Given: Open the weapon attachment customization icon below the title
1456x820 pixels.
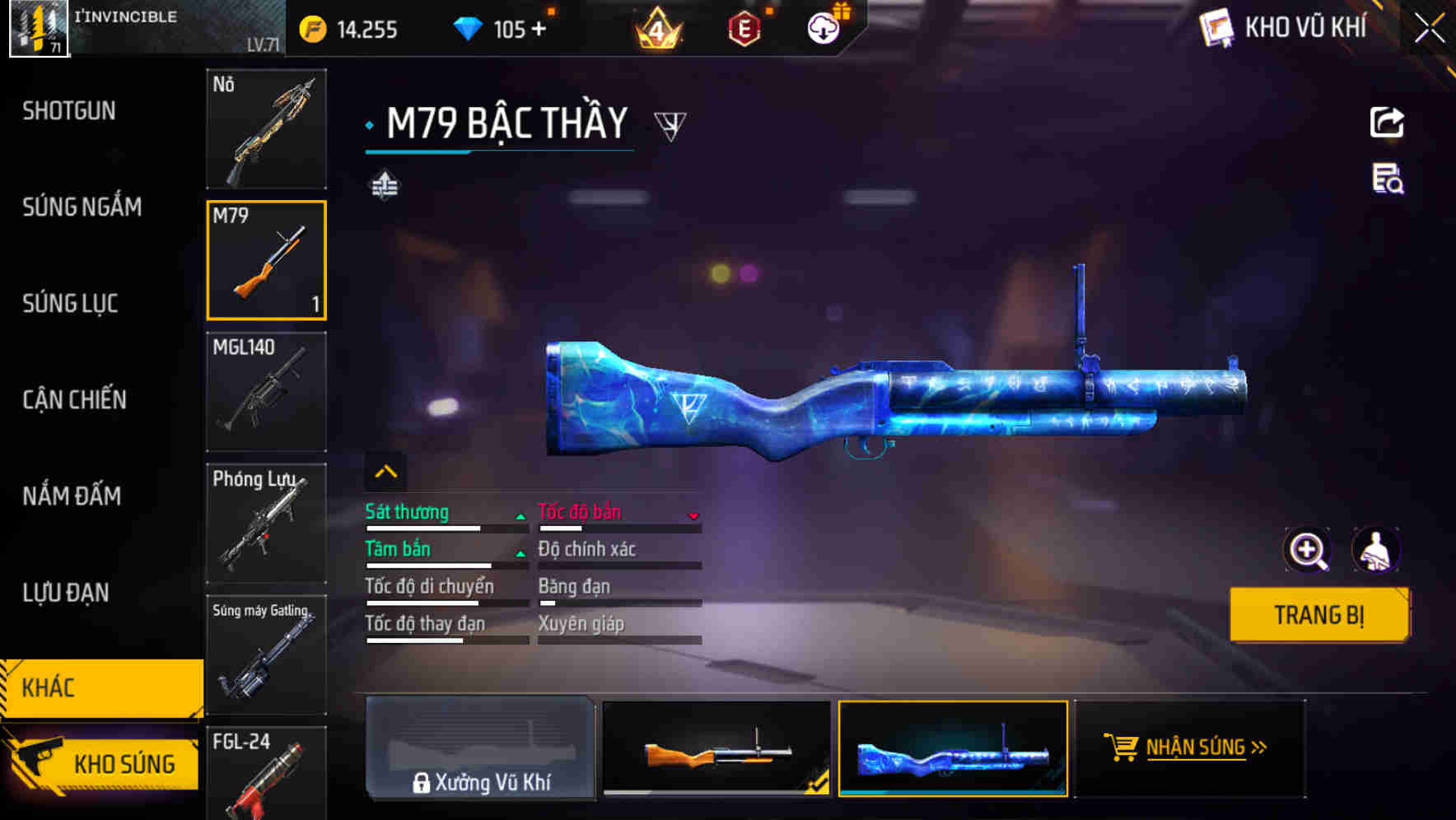Looking at the screenshot, I should click(x=384, y=185).
